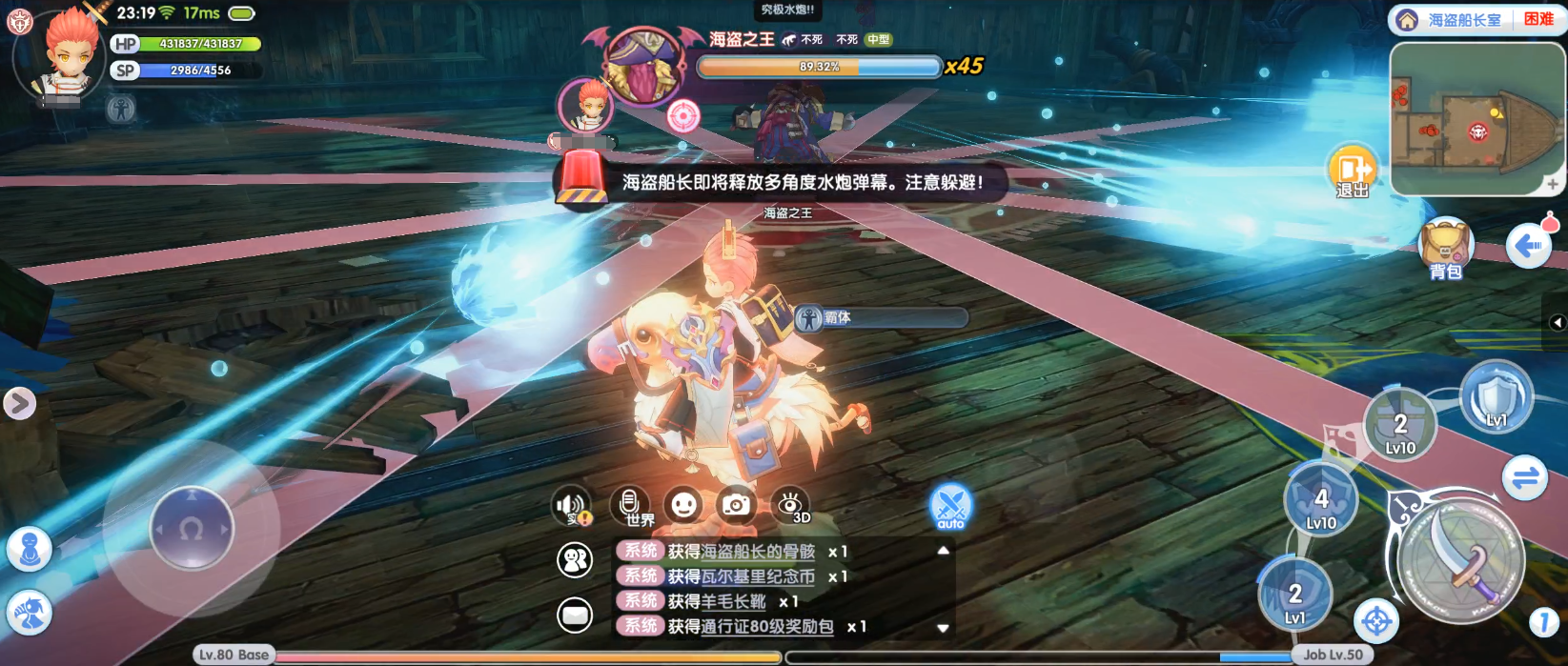Open the chat message bubble
This screenshot has height=666, width=1568.
575,616
